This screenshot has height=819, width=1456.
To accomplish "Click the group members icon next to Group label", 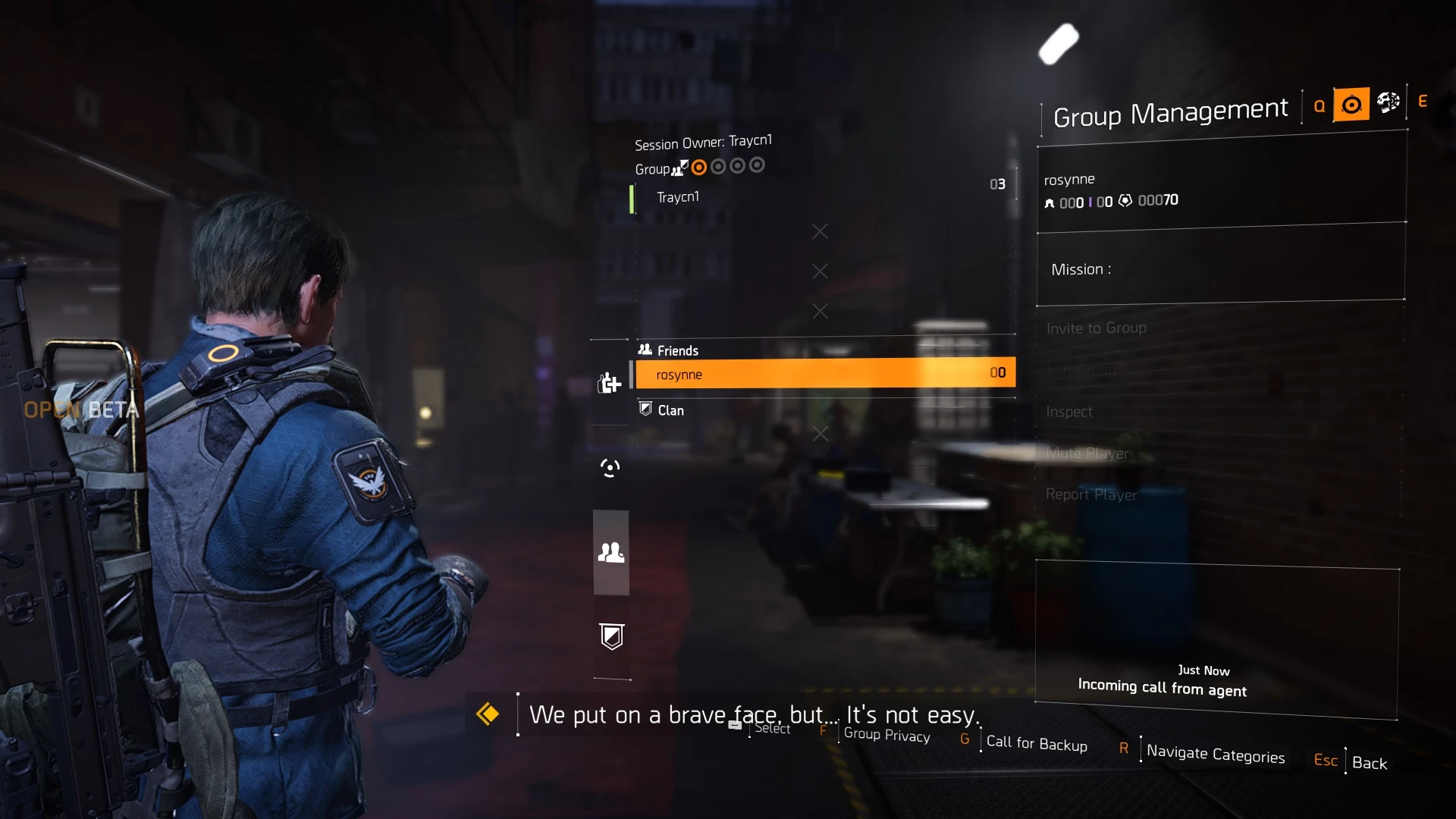I will pyautogui.click(x=680, y=168).
